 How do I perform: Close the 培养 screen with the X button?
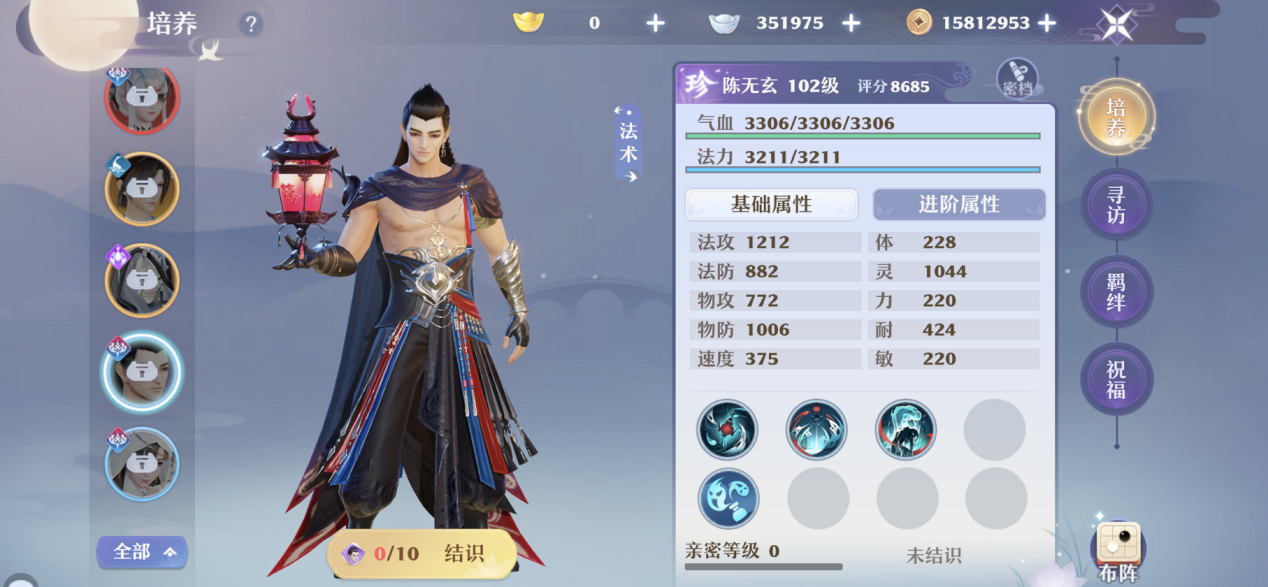click(x=1116, y=24)
